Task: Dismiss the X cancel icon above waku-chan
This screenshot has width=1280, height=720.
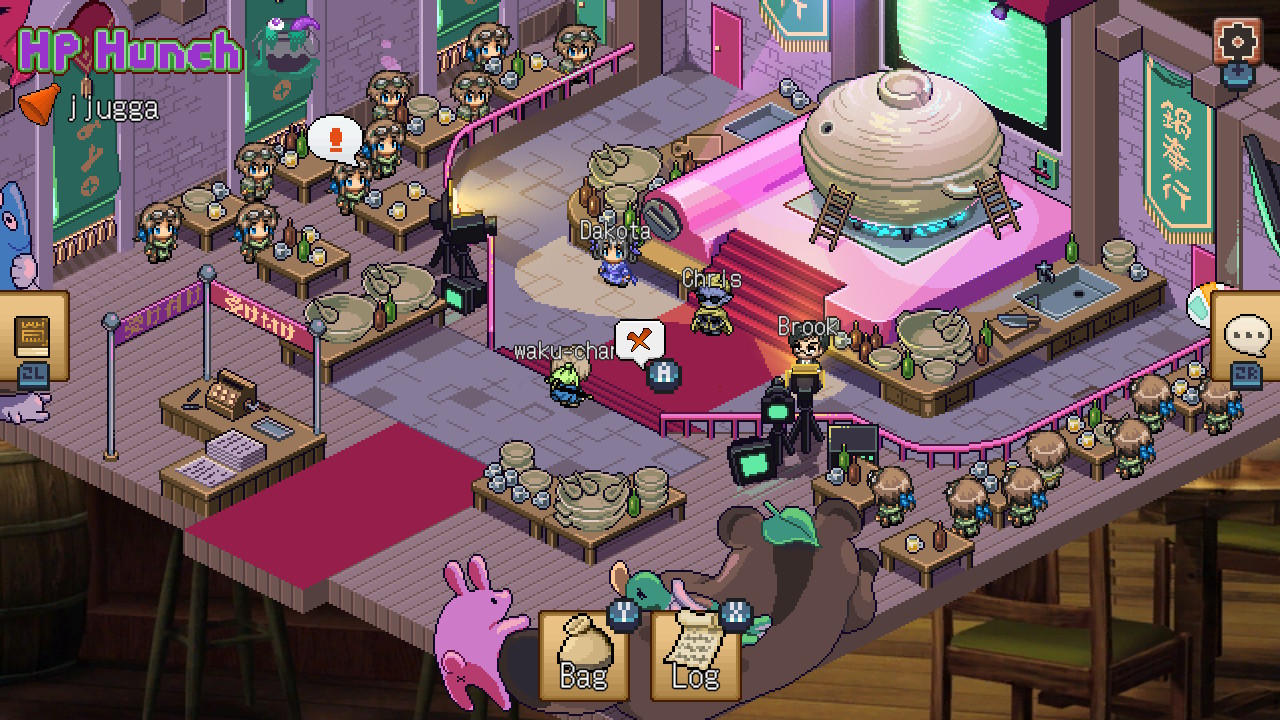Action: 640,340
